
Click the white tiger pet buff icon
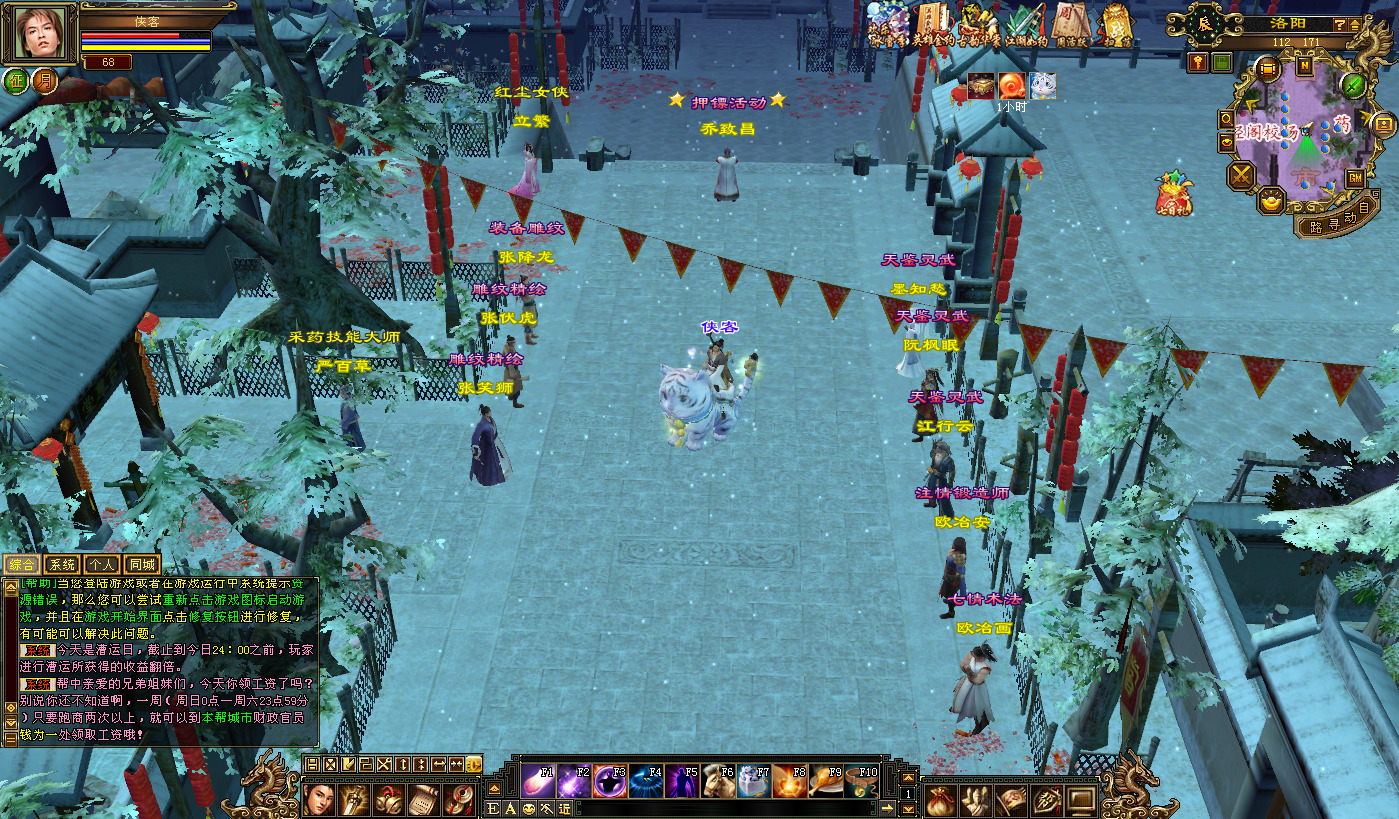[x=1043, y=86]
